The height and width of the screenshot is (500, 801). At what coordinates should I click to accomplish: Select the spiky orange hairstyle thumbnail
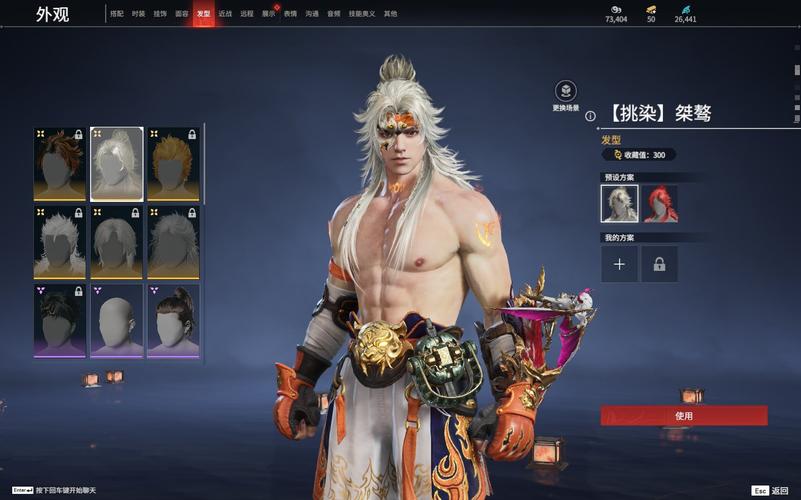(174, 163)
